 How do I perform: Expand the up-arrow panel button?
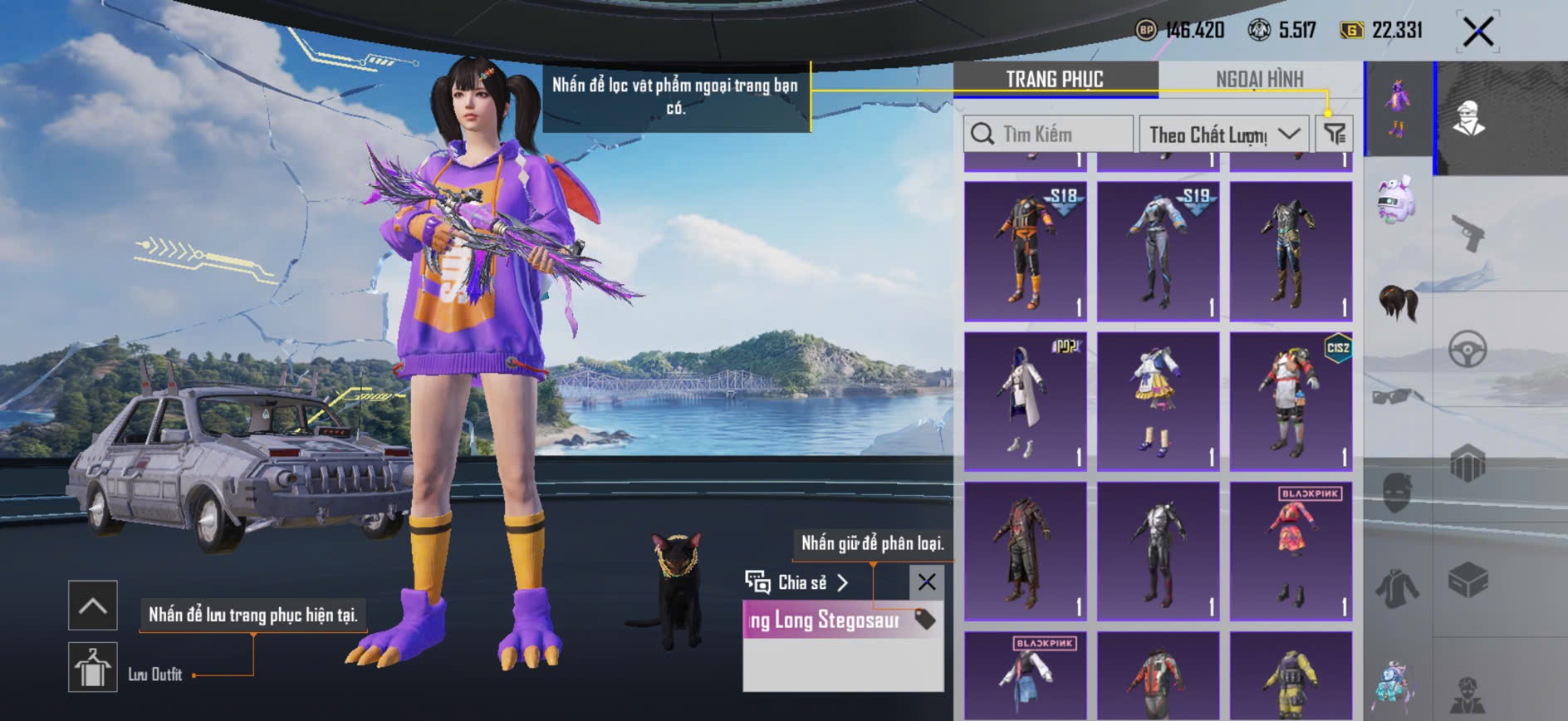tap(93, 606)
